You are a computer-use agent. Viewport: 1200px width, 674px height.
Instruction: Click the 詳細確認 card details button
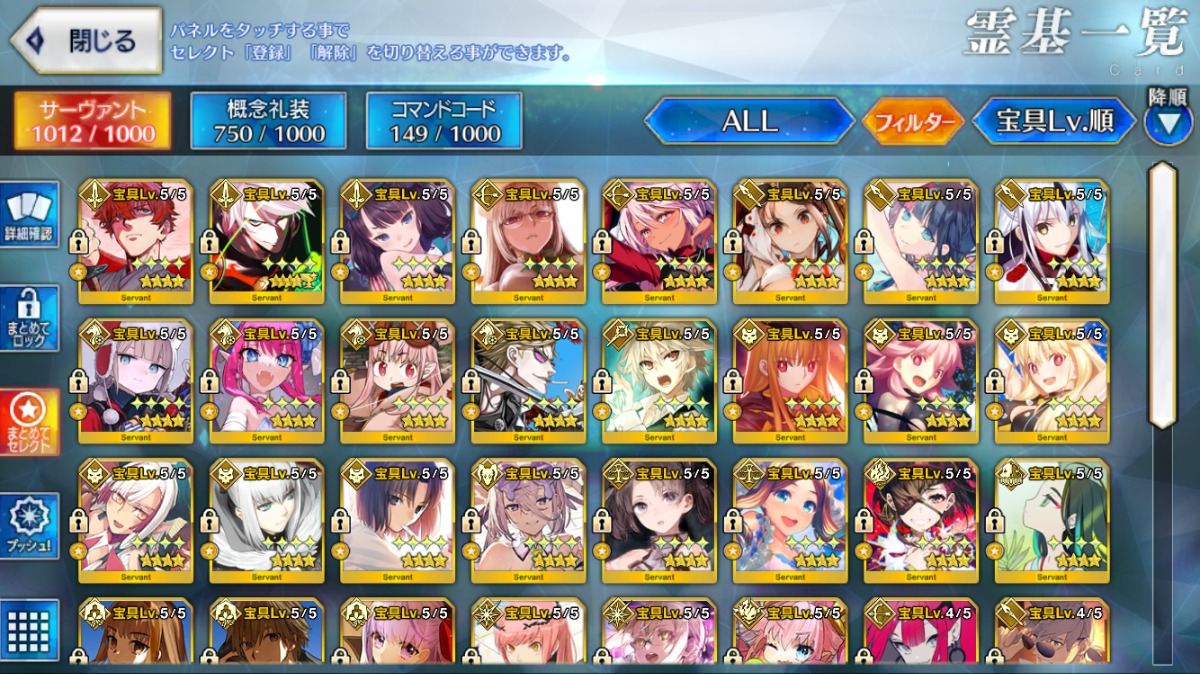coord(28,214)
